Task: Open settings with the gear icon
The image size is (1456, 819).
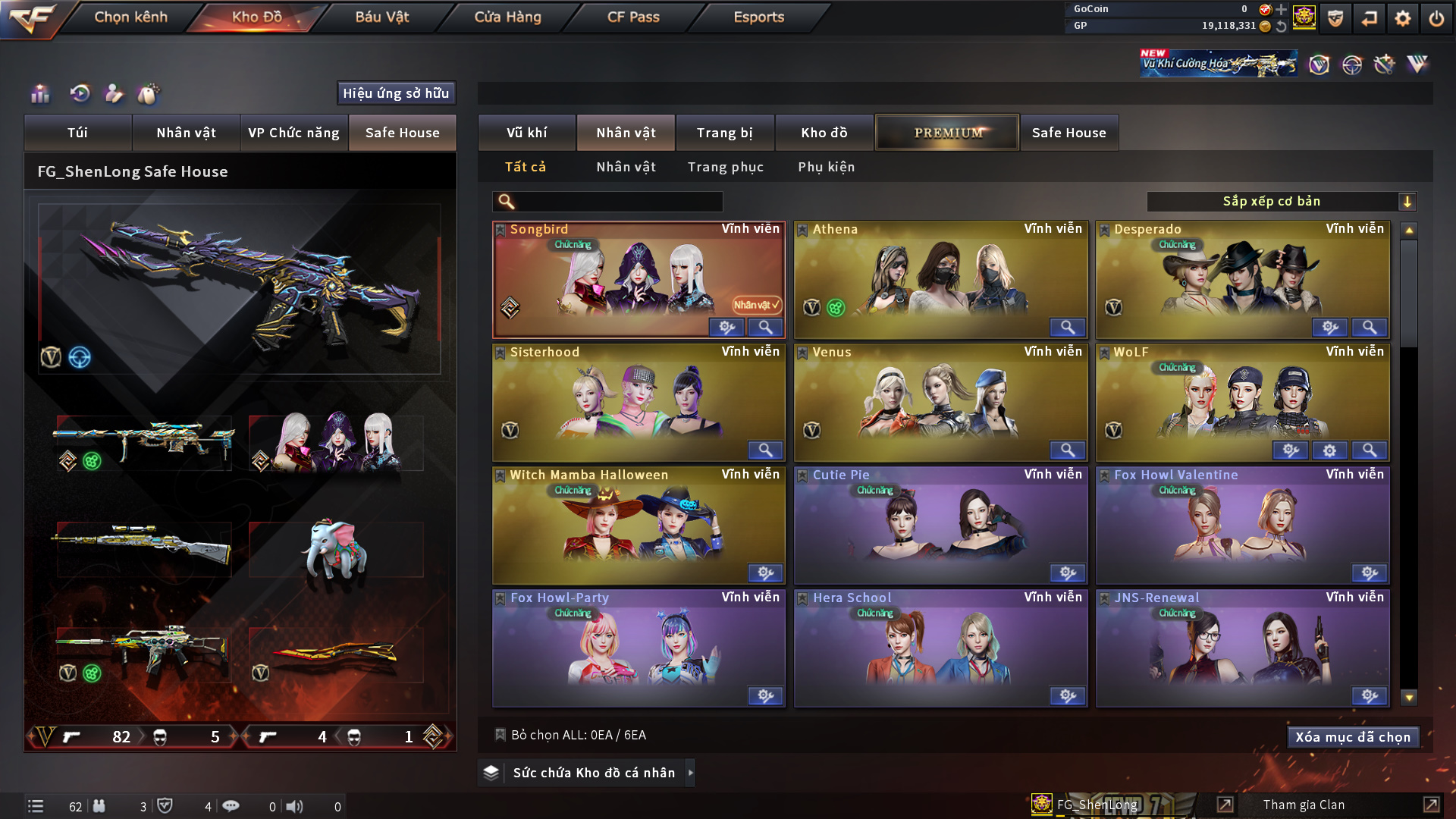Action: (x=1402, y=18)
